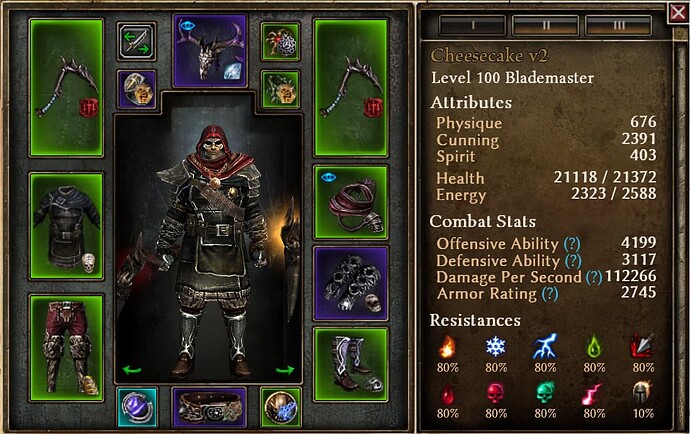The image size is (690, 434).
Task: Open character stats tab II
Action: click(x=544, y=24)
